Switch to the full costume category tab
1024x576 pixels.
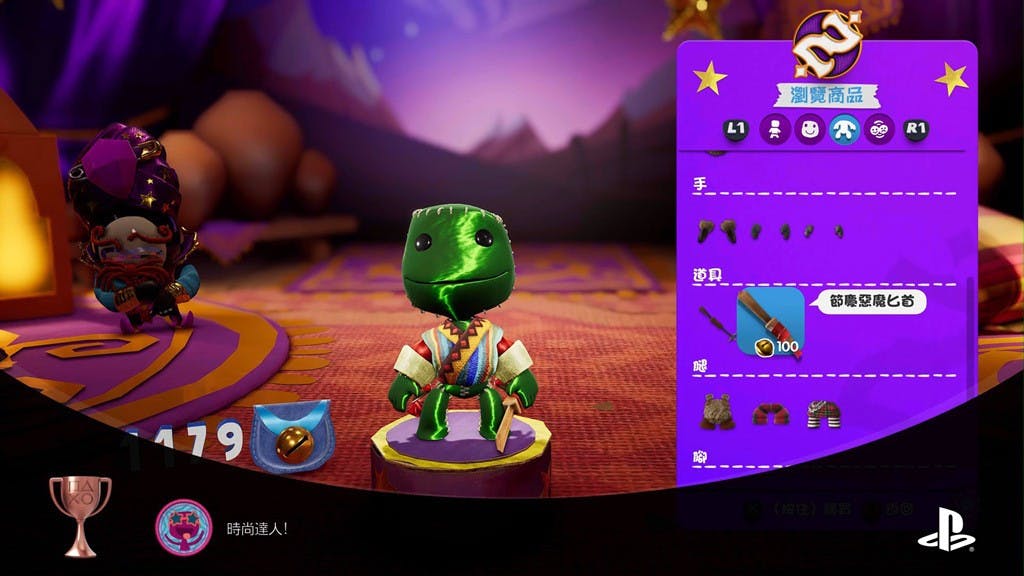773,129
